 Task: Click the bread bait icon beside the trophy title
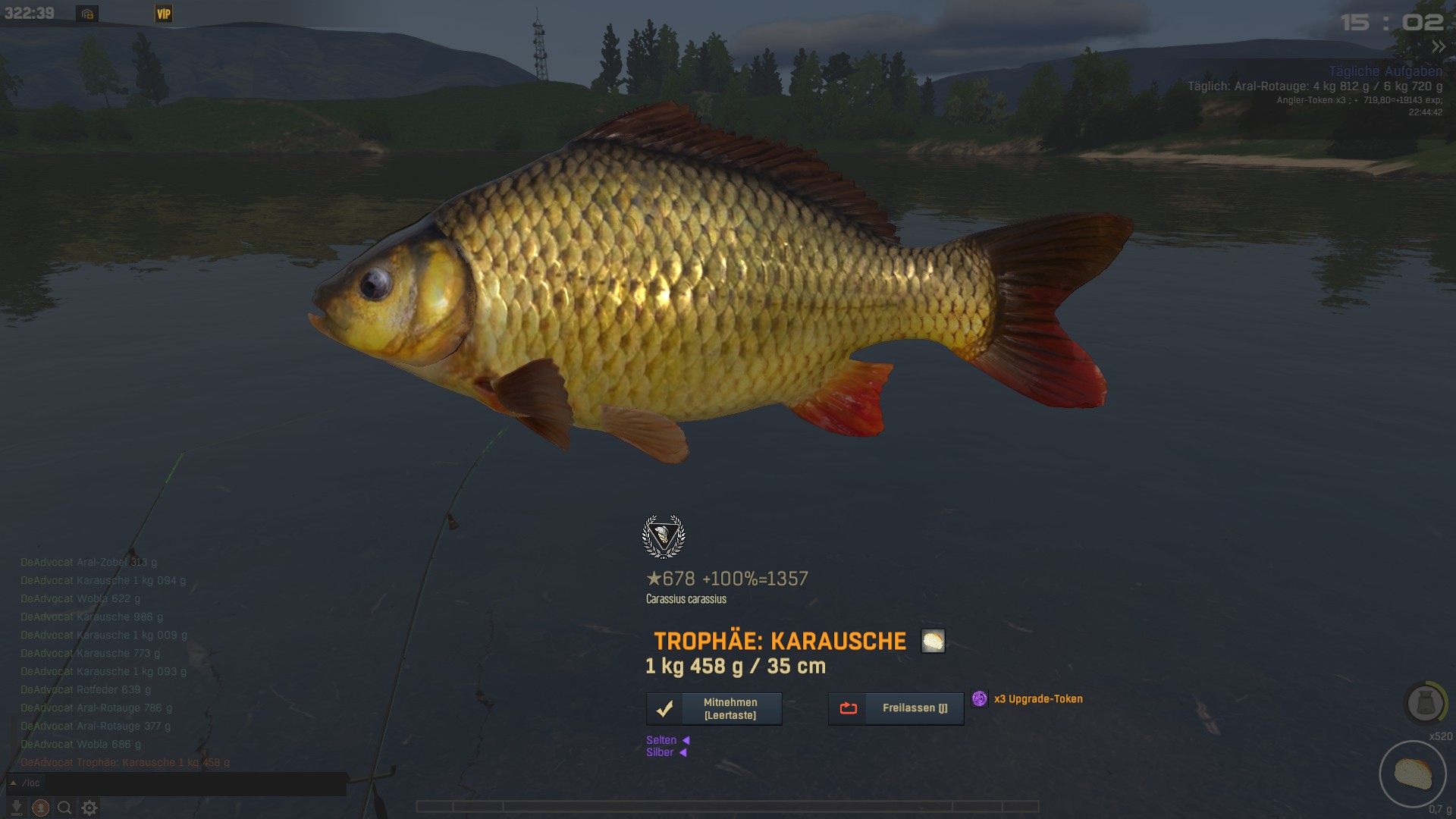tap(933, 641)
